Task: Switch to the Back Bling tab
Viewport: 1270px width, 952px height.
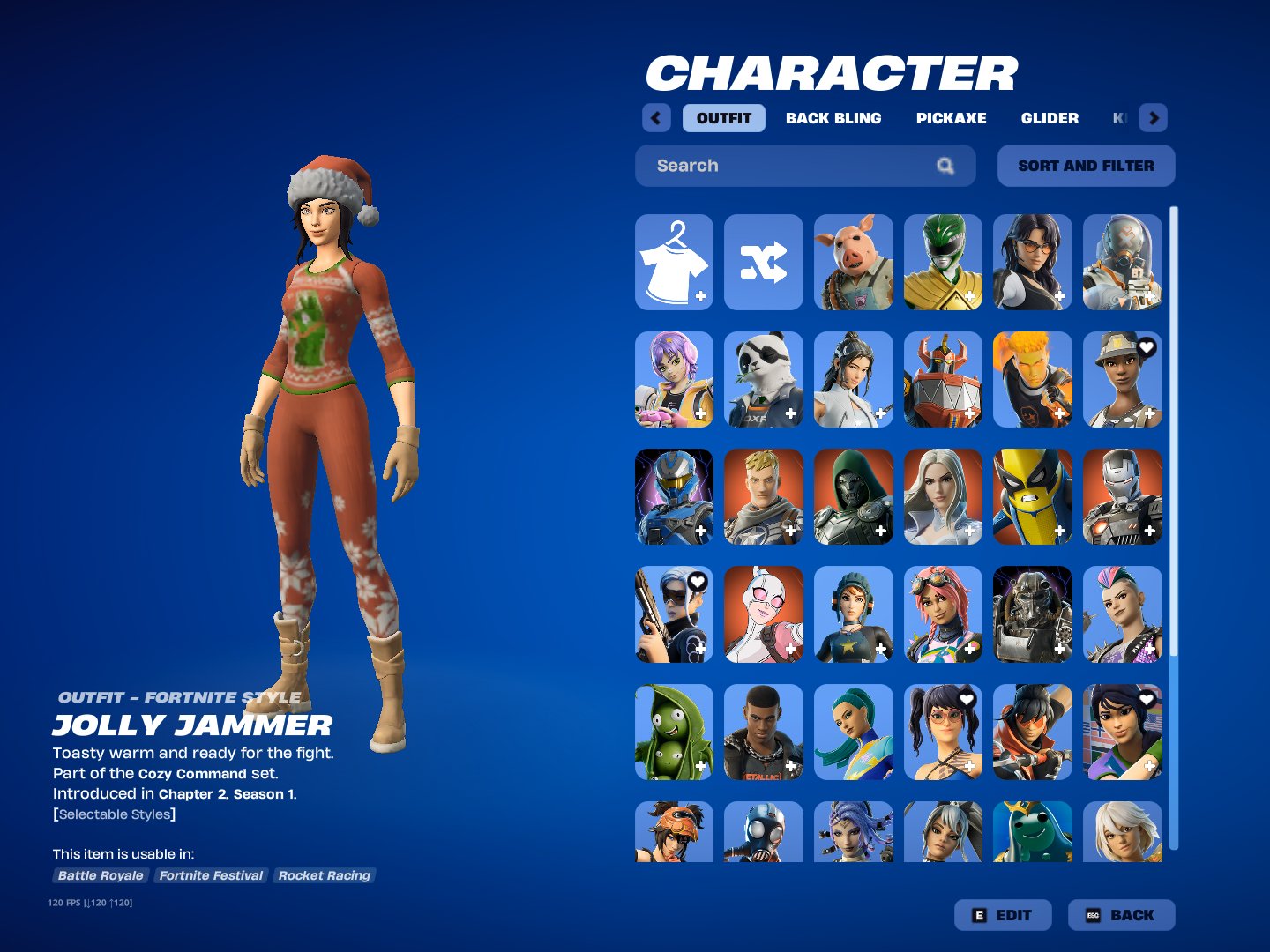Action: click(833, 117)
